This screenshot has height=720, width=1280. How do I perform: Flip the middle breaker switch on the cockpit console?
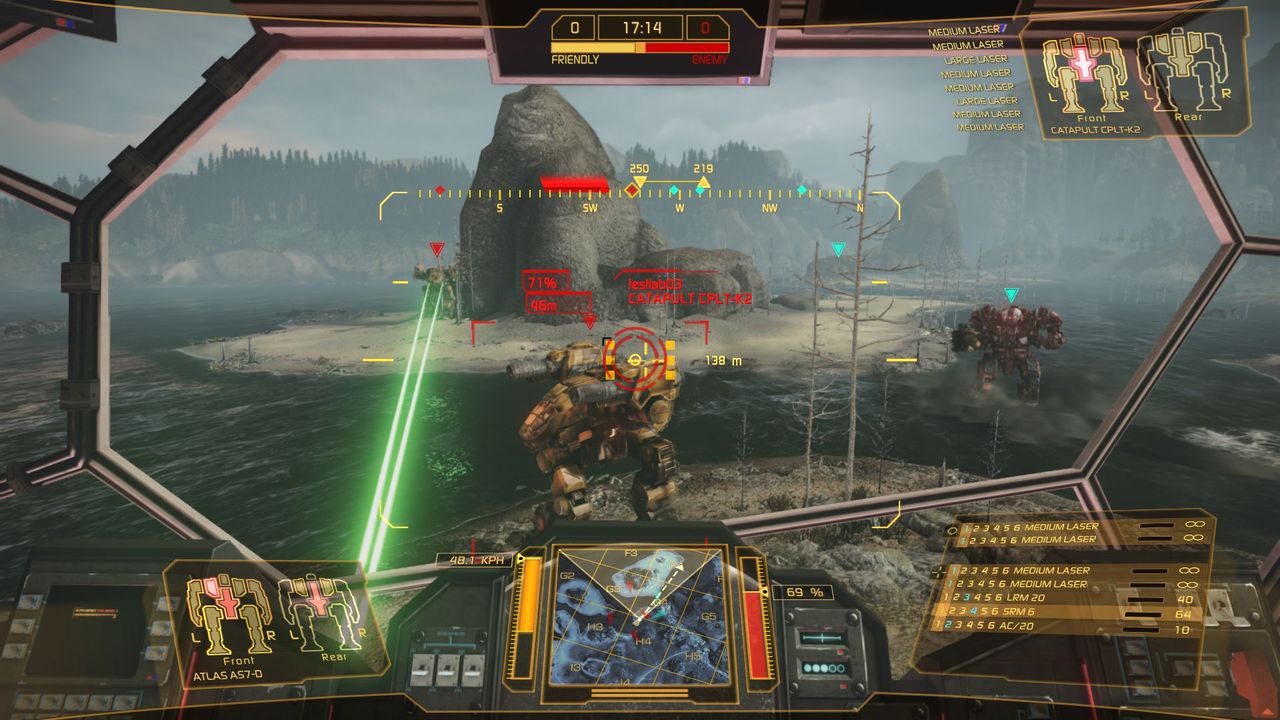(447, 671)
